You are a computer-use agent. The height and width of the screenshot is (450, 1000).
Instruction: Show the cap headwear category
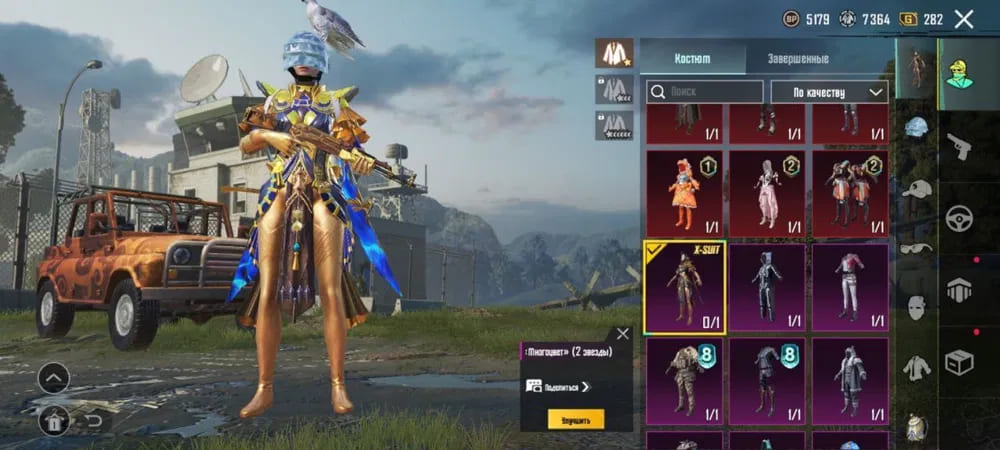[x=916, y=189]
